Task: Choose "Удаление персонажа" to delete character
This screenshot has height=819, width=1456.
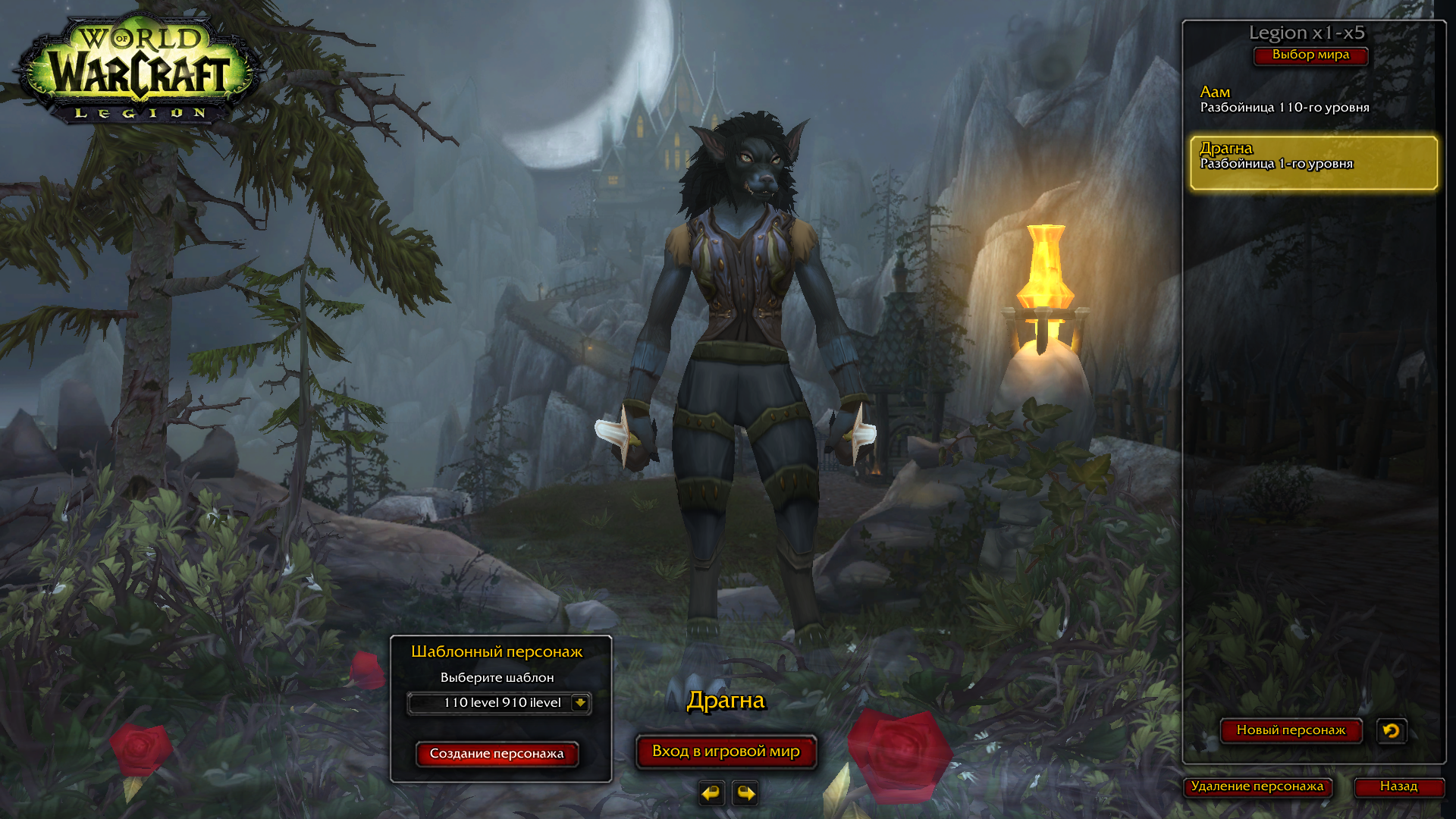Action: pyautogui.click(x=1257, y=786)
